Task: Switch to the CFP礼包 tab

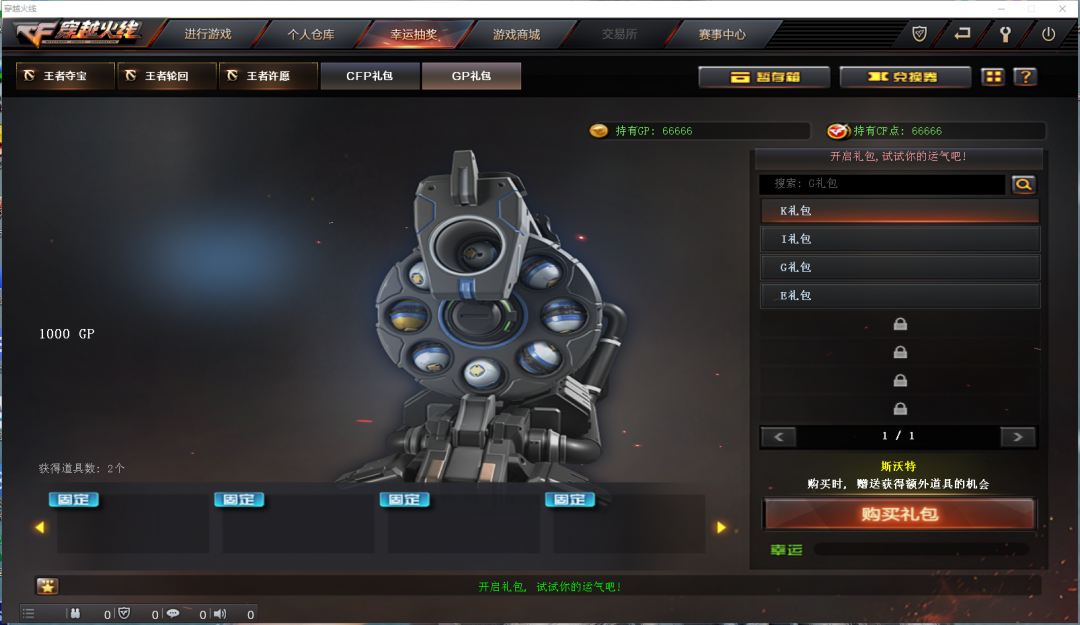Action: click(x=370, y=76)
